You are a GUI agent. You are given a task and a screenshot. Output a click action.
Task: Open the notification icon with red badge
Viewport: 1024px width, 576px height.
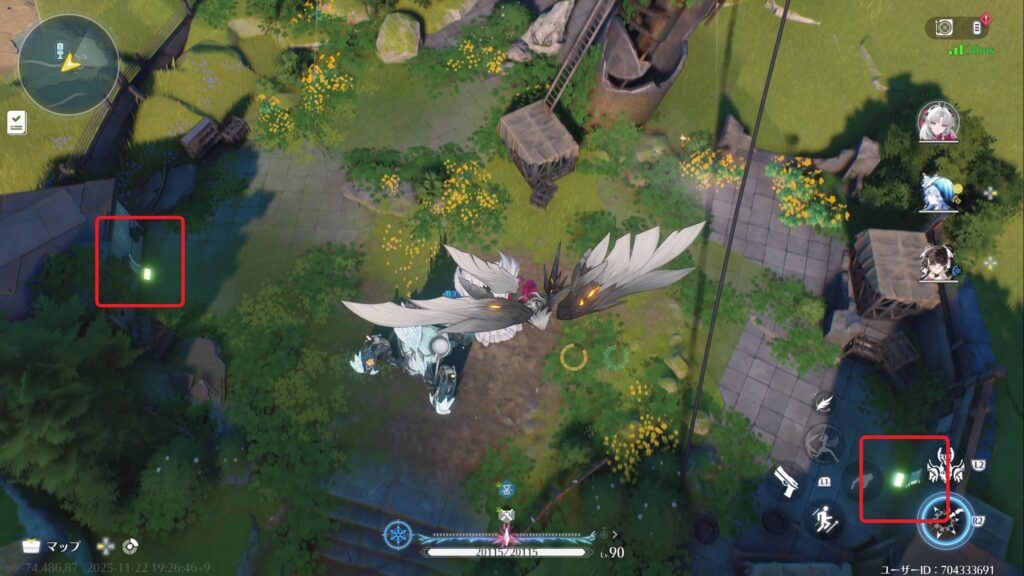tap(979, 27)
